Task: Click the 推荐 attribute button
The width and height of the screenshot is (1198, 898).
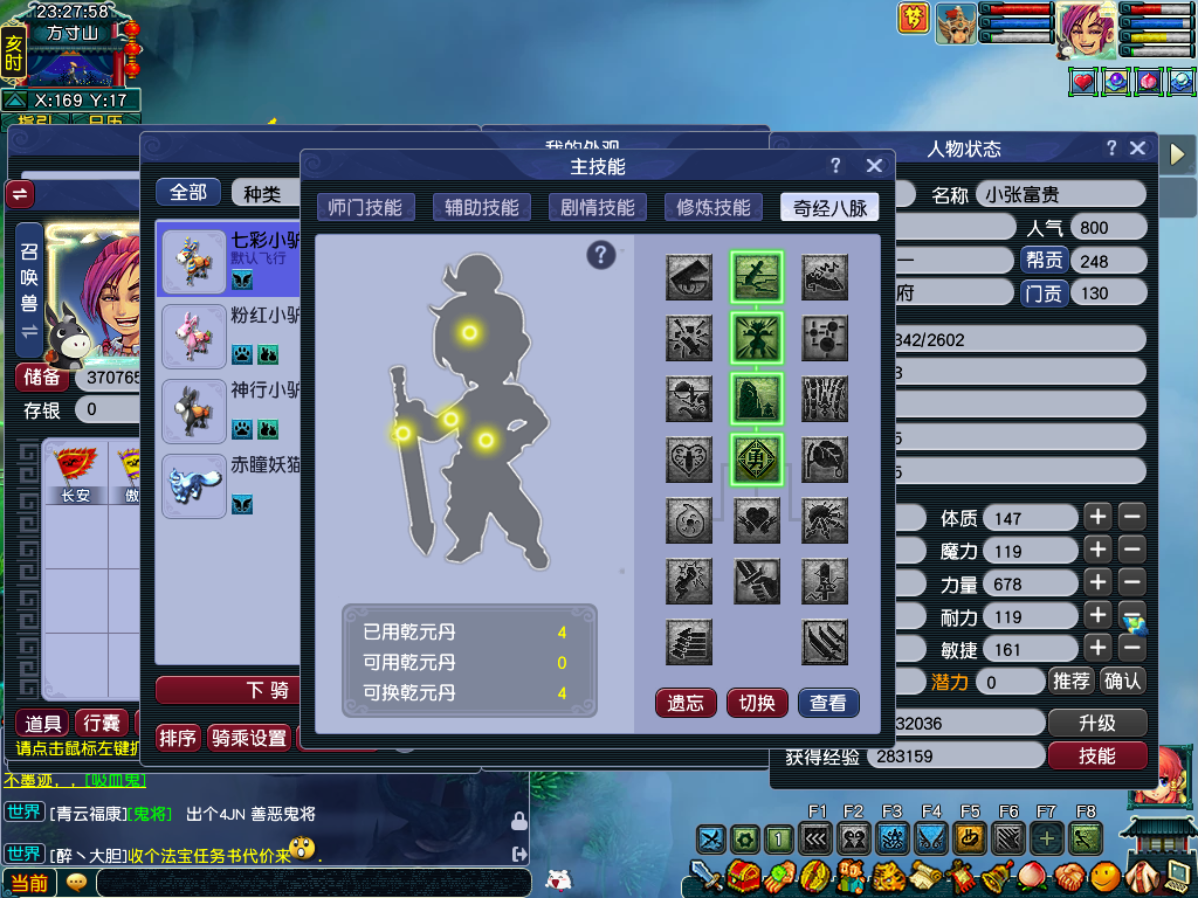Action: coord(1071,681)
